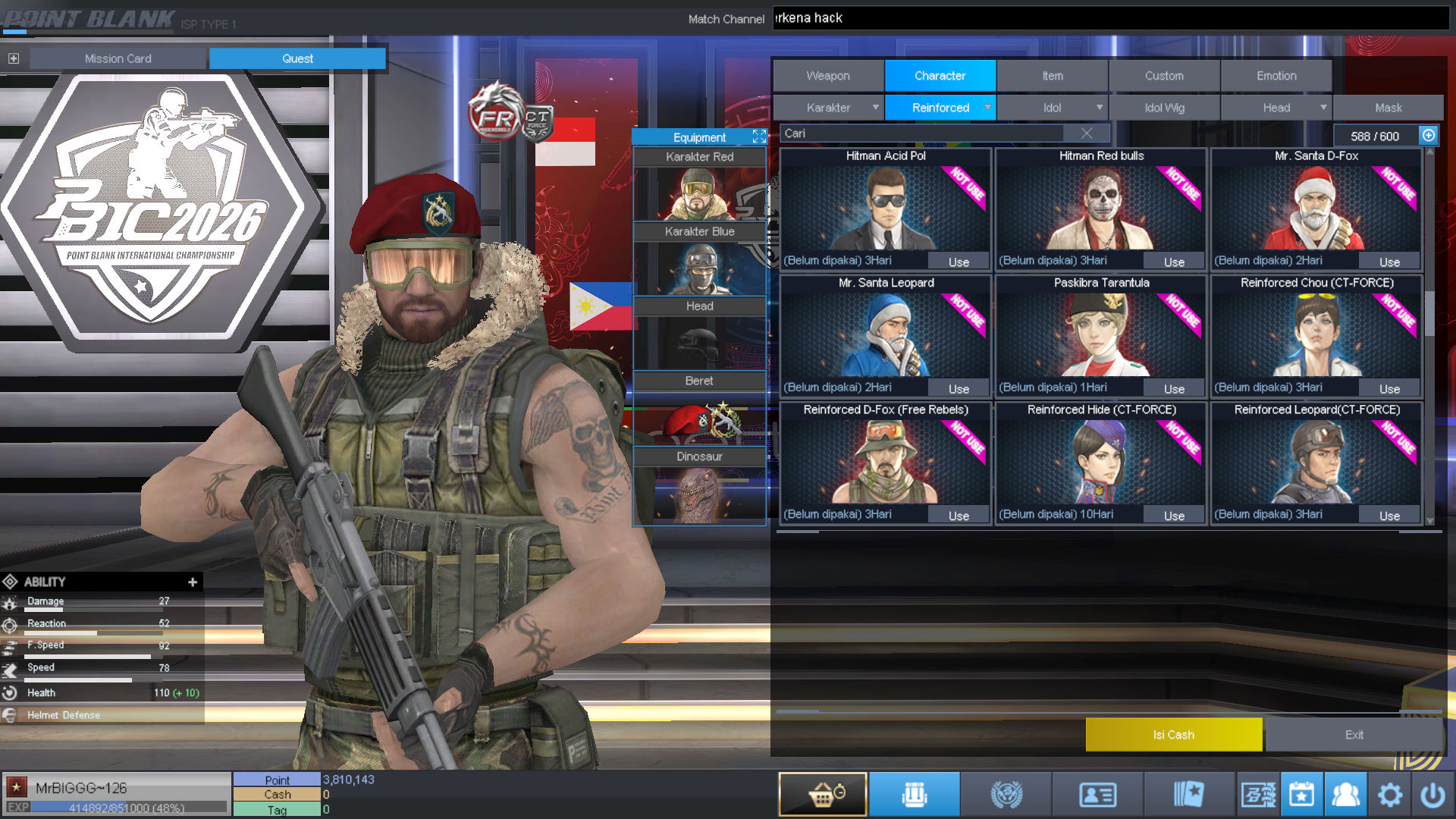
Task: Choose the Idol subcategory
Action: point(1052,108)
